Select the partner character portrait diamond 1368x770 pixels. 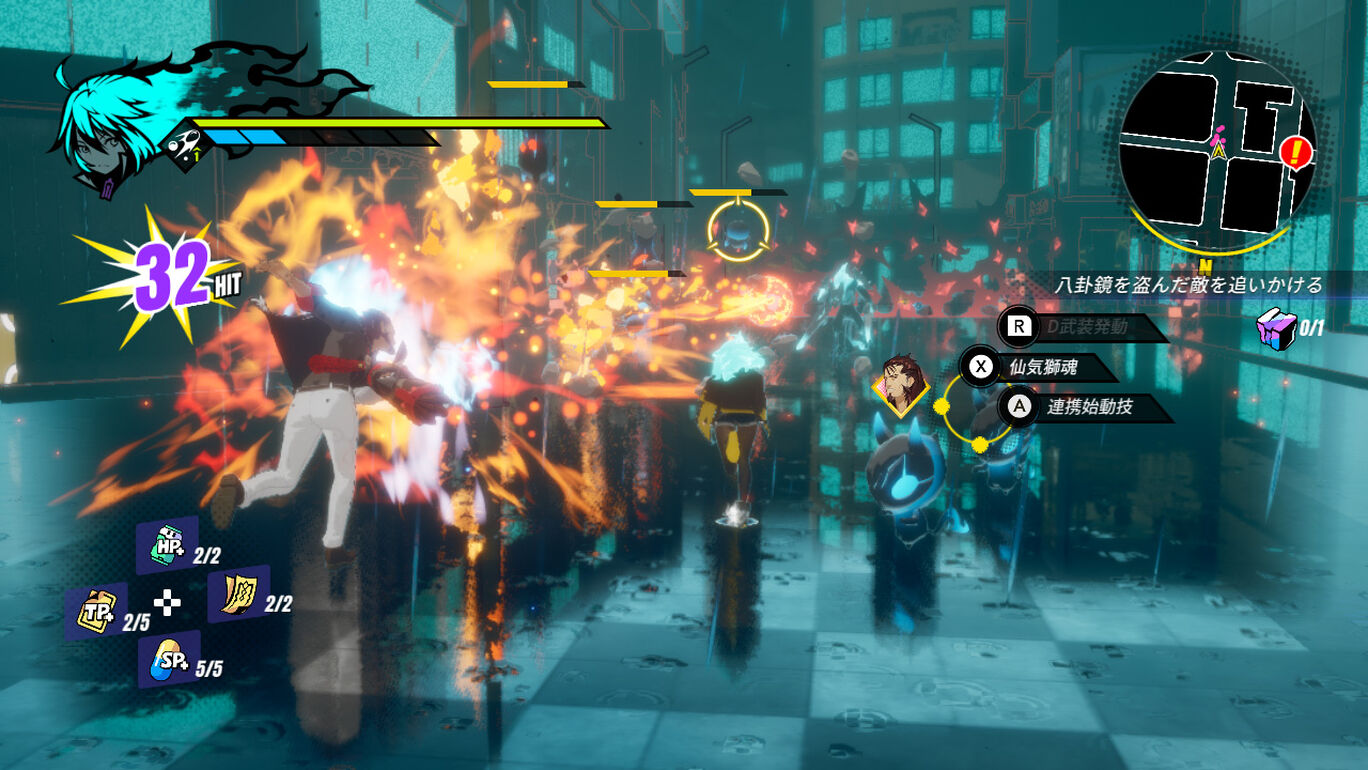pos(900,383)
